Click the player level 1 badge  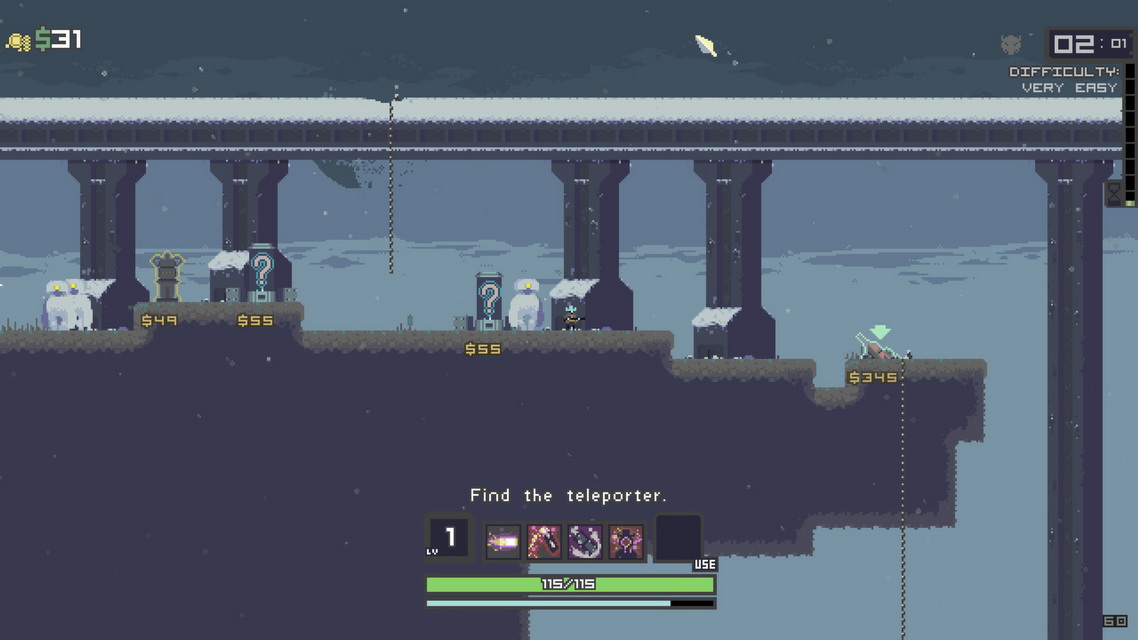click(x=447, y=538)
